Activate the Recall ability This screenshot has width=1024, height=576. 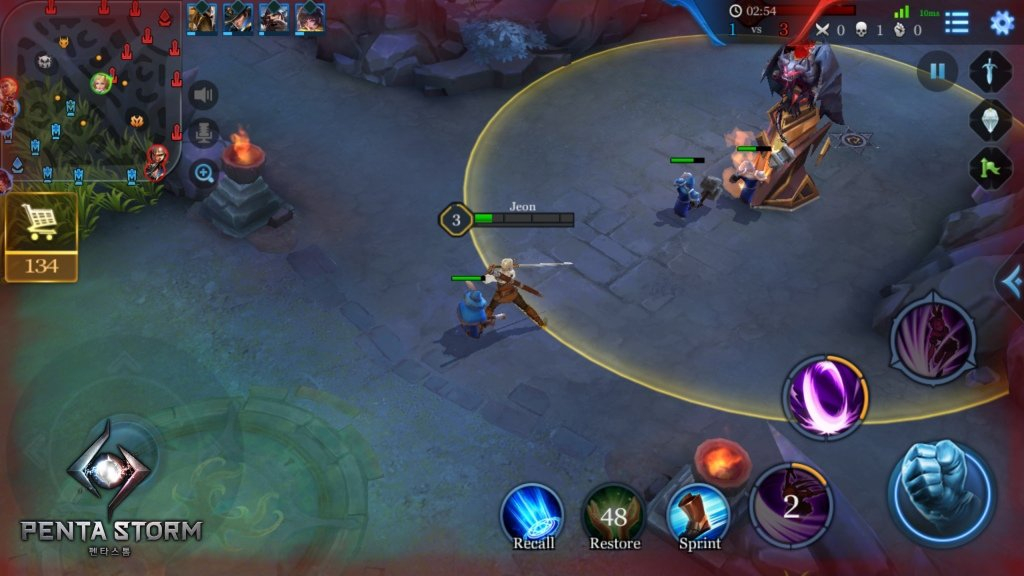click(532, 513)
